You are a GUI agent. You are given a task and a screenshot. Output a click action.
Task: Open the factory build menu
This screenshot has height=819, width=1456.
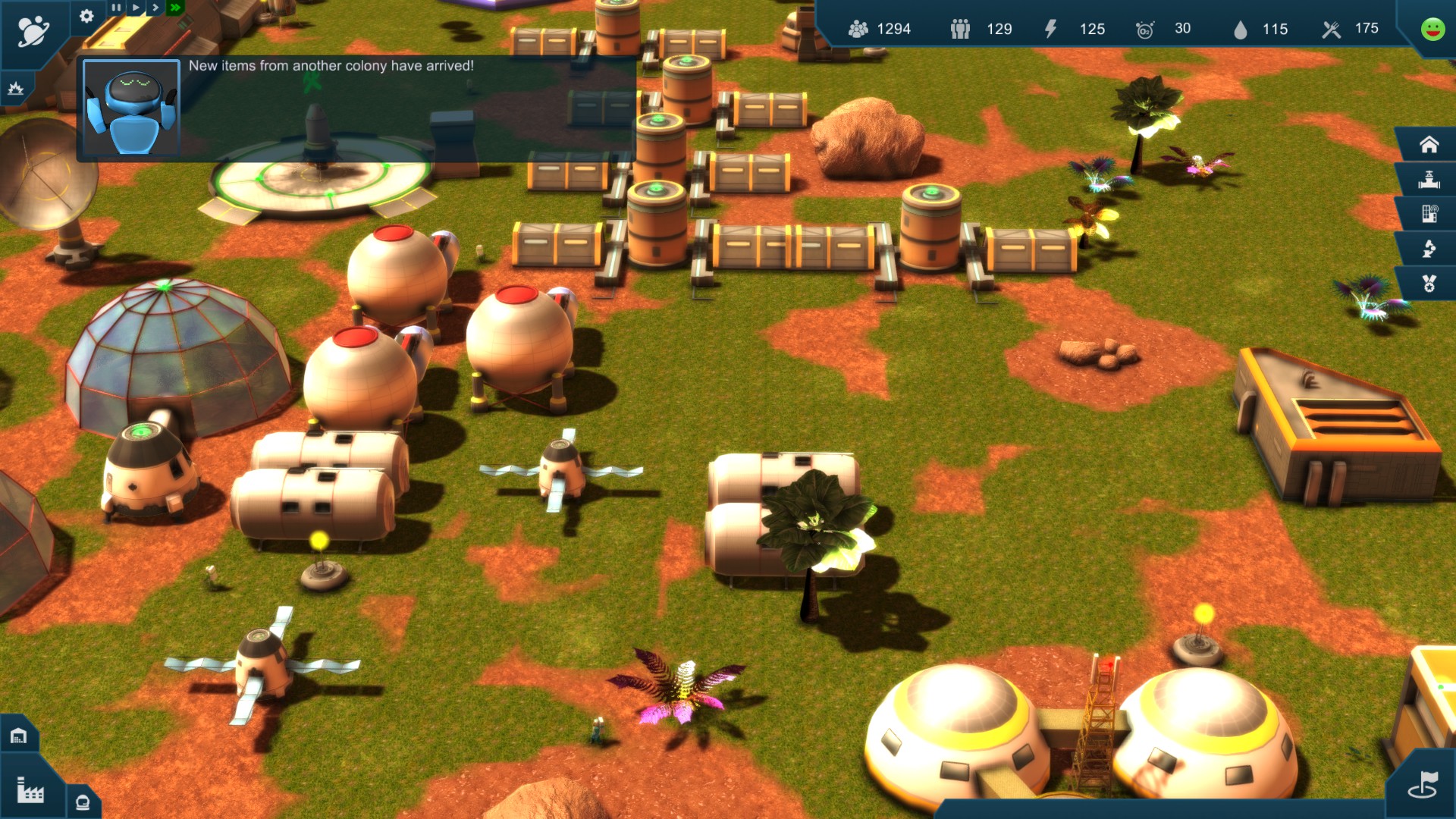(30, 791)
